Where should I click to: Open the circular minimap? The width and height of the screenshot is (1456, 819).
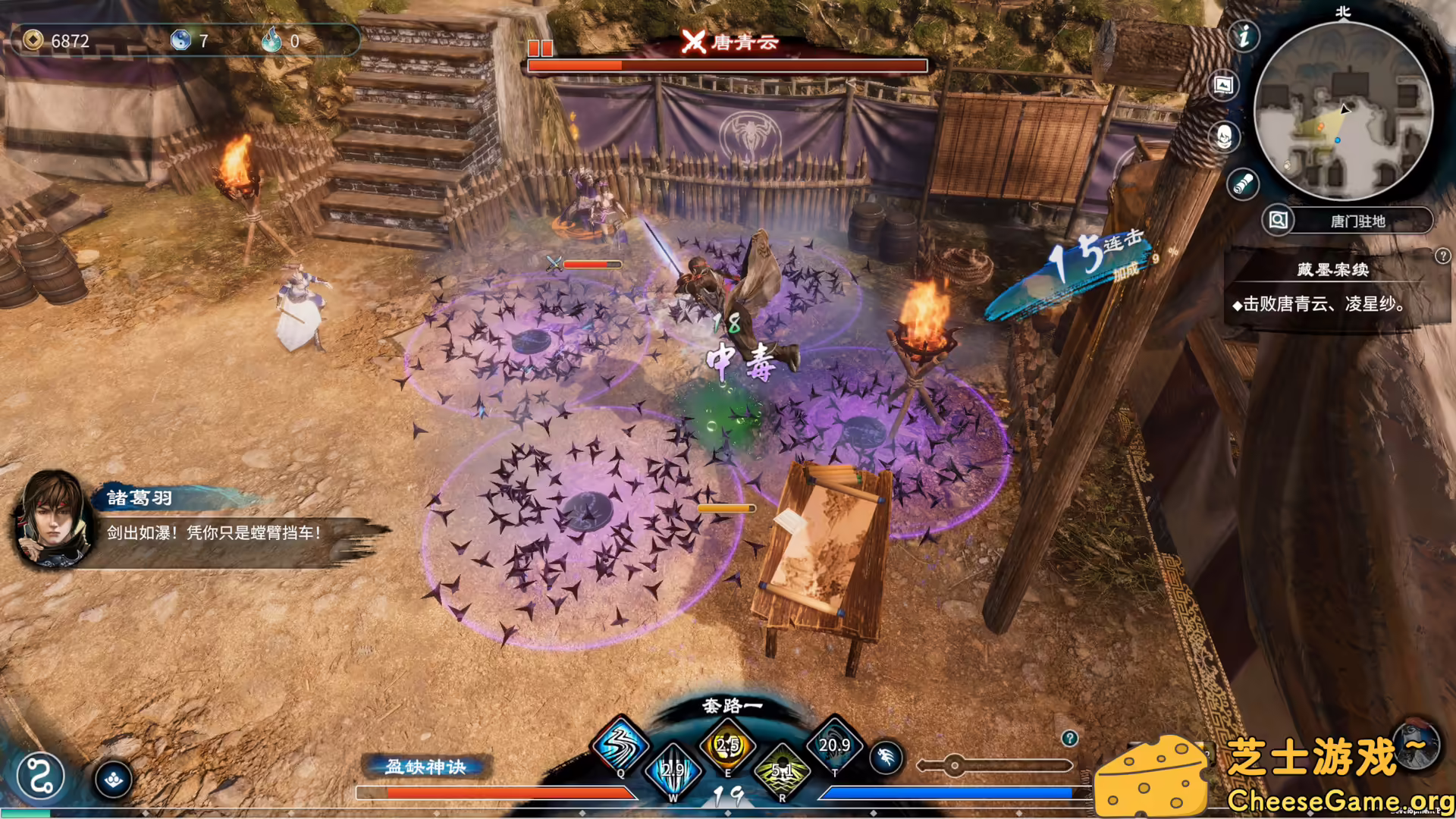[x=1343, y=111]
